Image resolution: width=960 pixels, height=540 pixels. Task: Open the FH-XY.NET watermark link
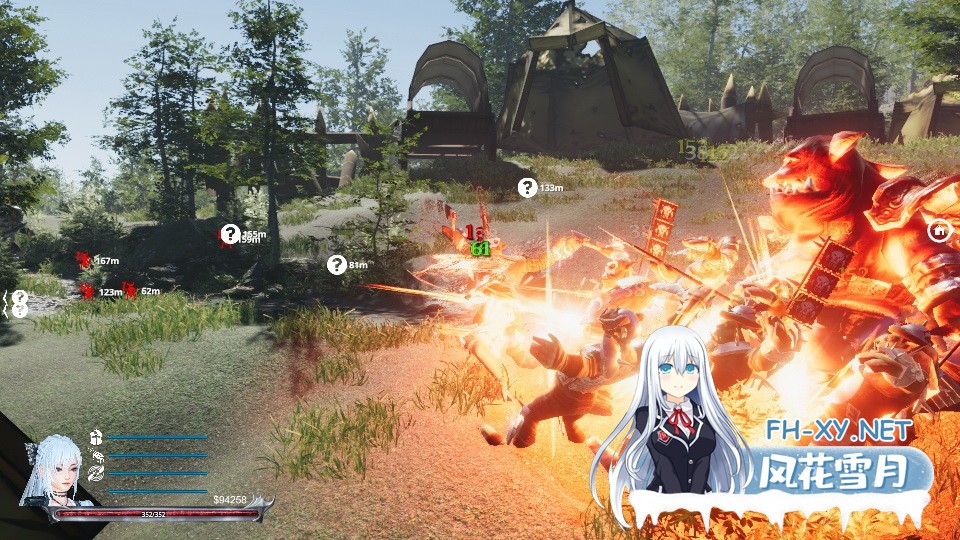point(840,431)
